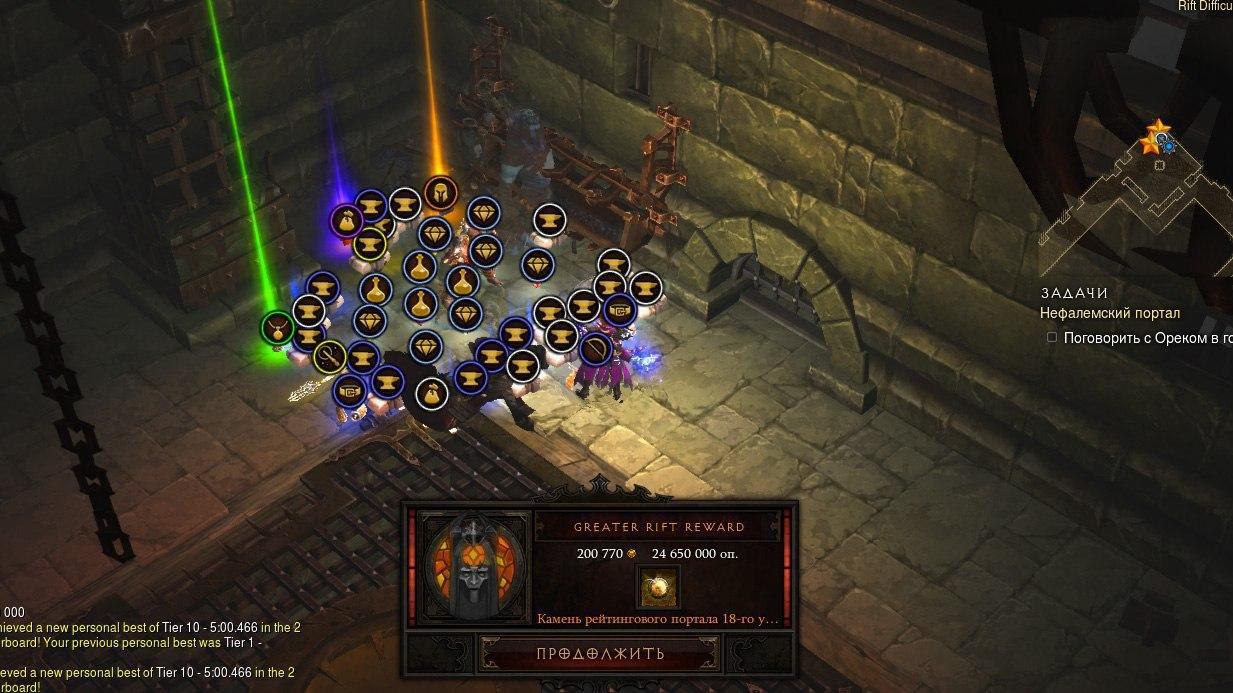Image resolution: width=1233 pixels, height=693 pixels.
Task: Select the greater rift keystone reward icon
Action: (x=657, y=586)
